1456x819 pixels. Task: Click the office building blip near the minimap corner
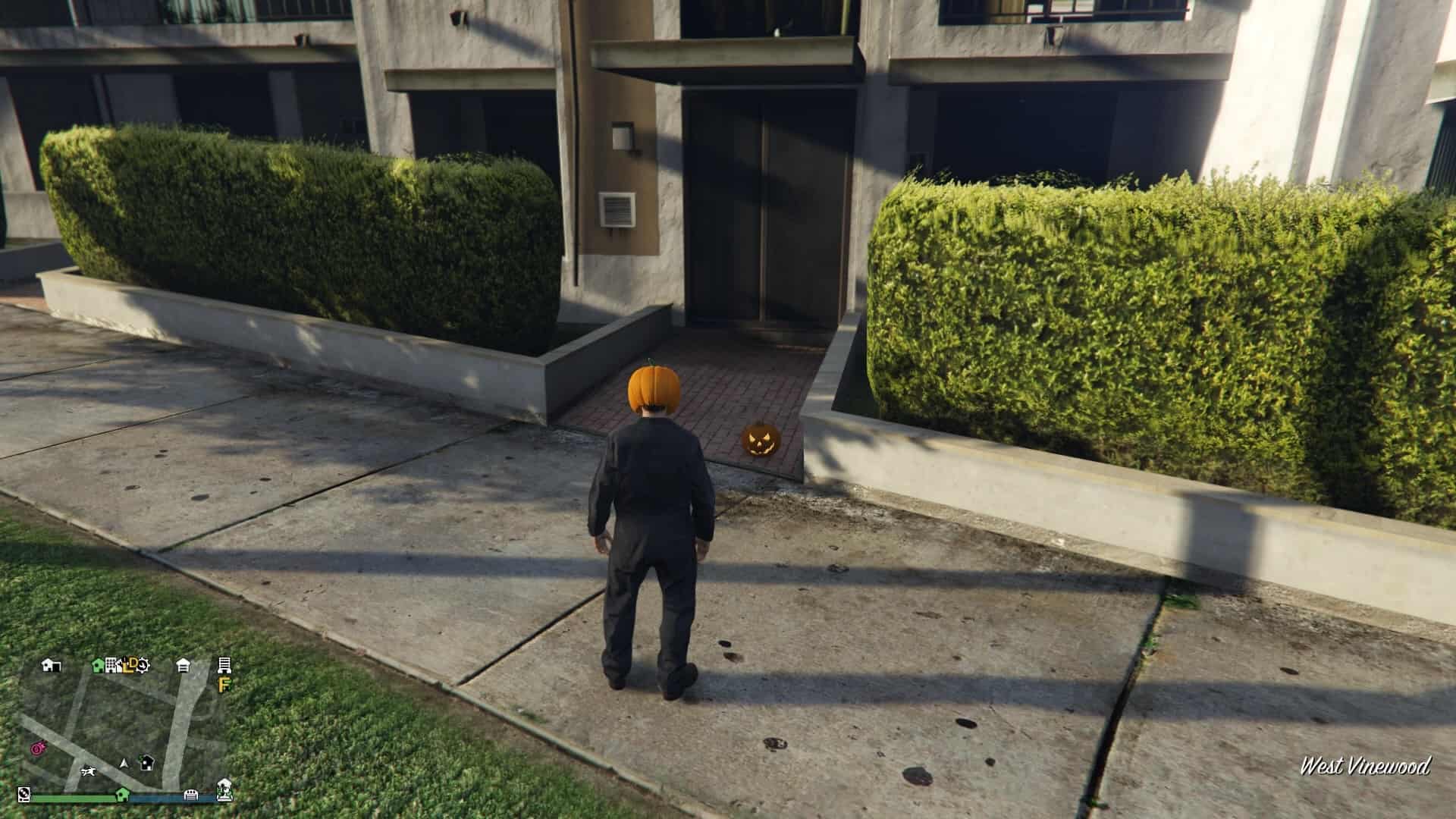[x=224, y=666]
